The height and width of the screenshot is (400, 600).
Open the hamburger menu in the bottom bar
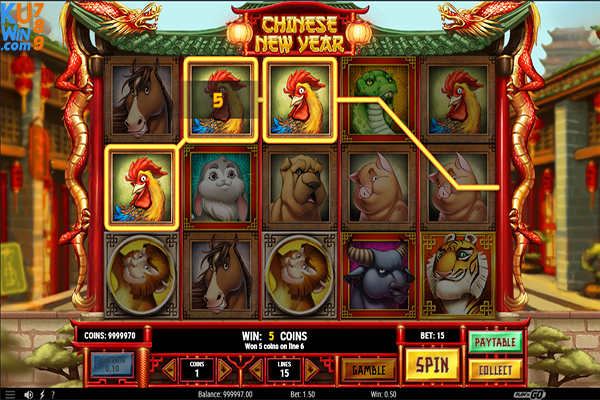[x=11, y=393]
